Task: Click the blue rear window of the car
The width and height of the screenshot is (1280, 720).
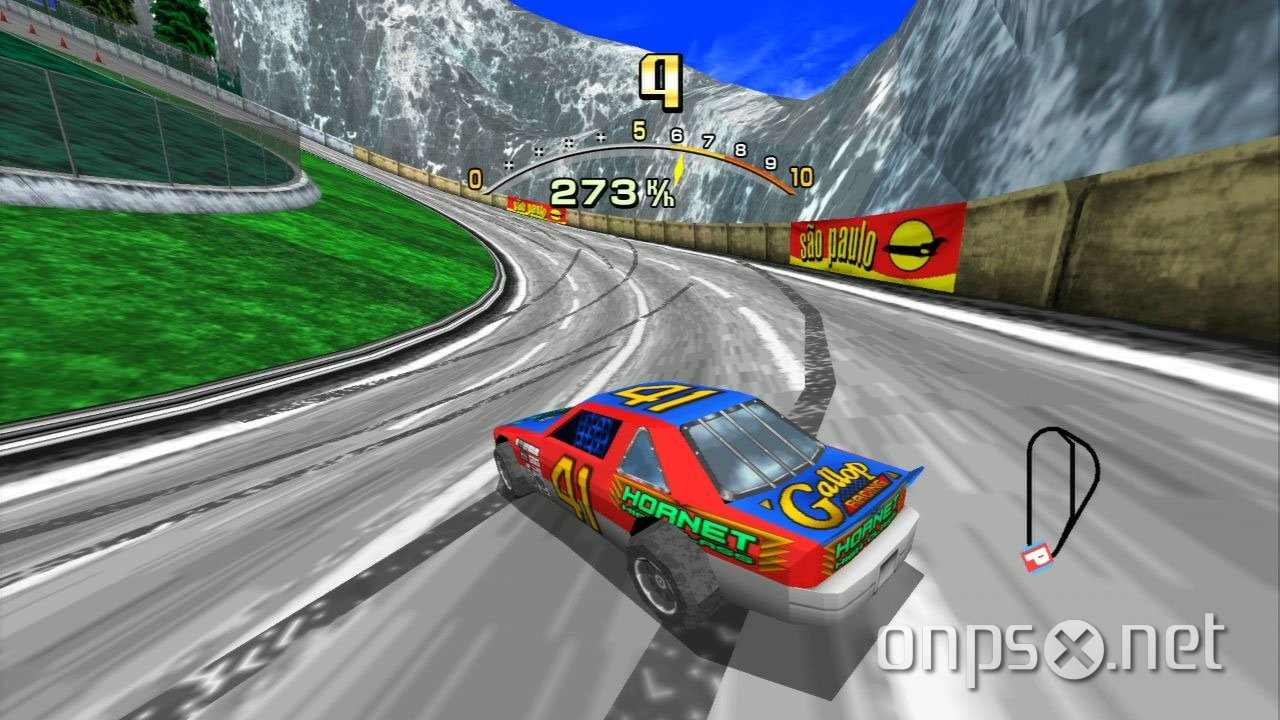Action: [x=593, y=432]
